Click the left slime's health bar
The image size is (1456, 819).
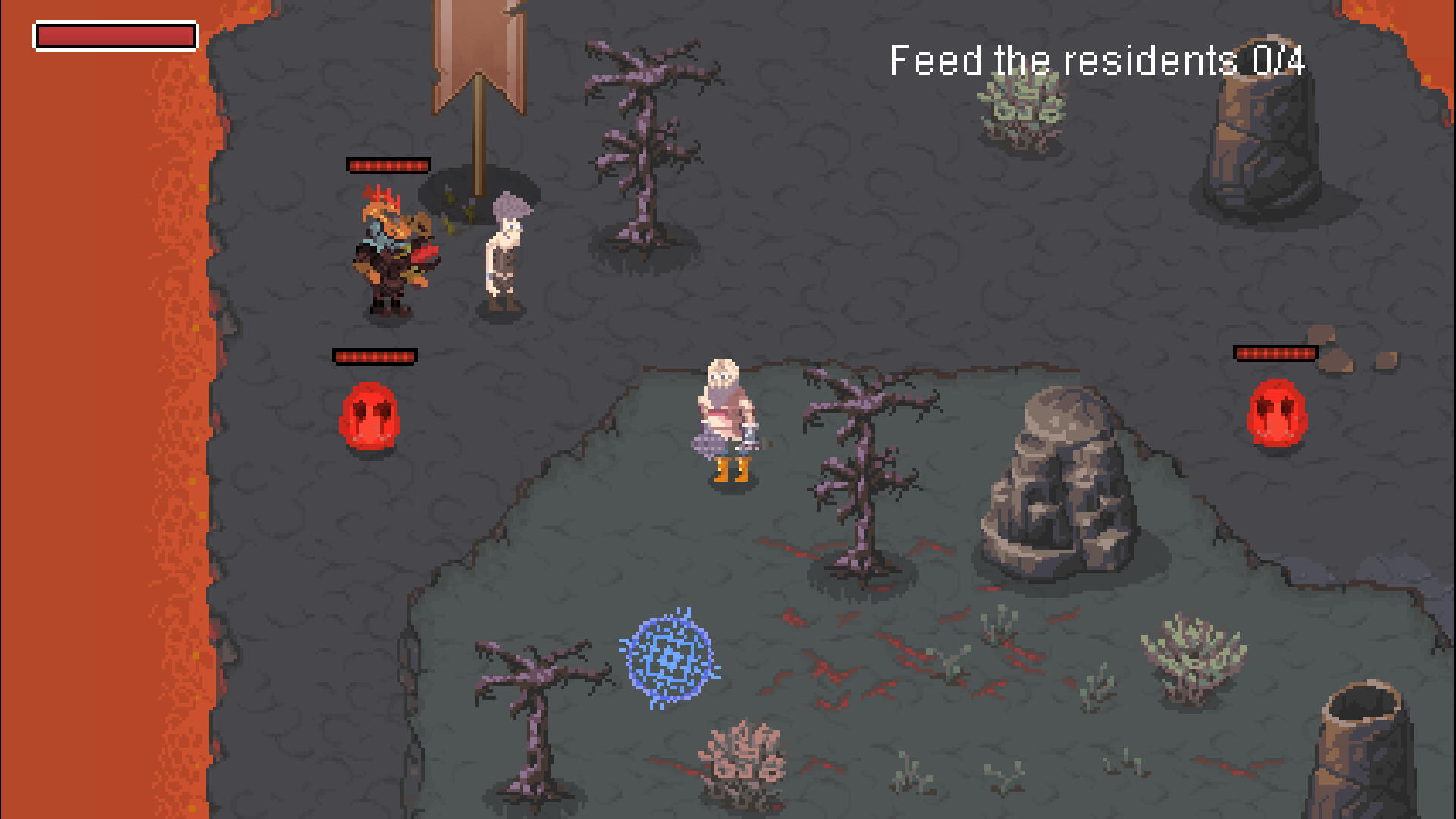point(374,353)
